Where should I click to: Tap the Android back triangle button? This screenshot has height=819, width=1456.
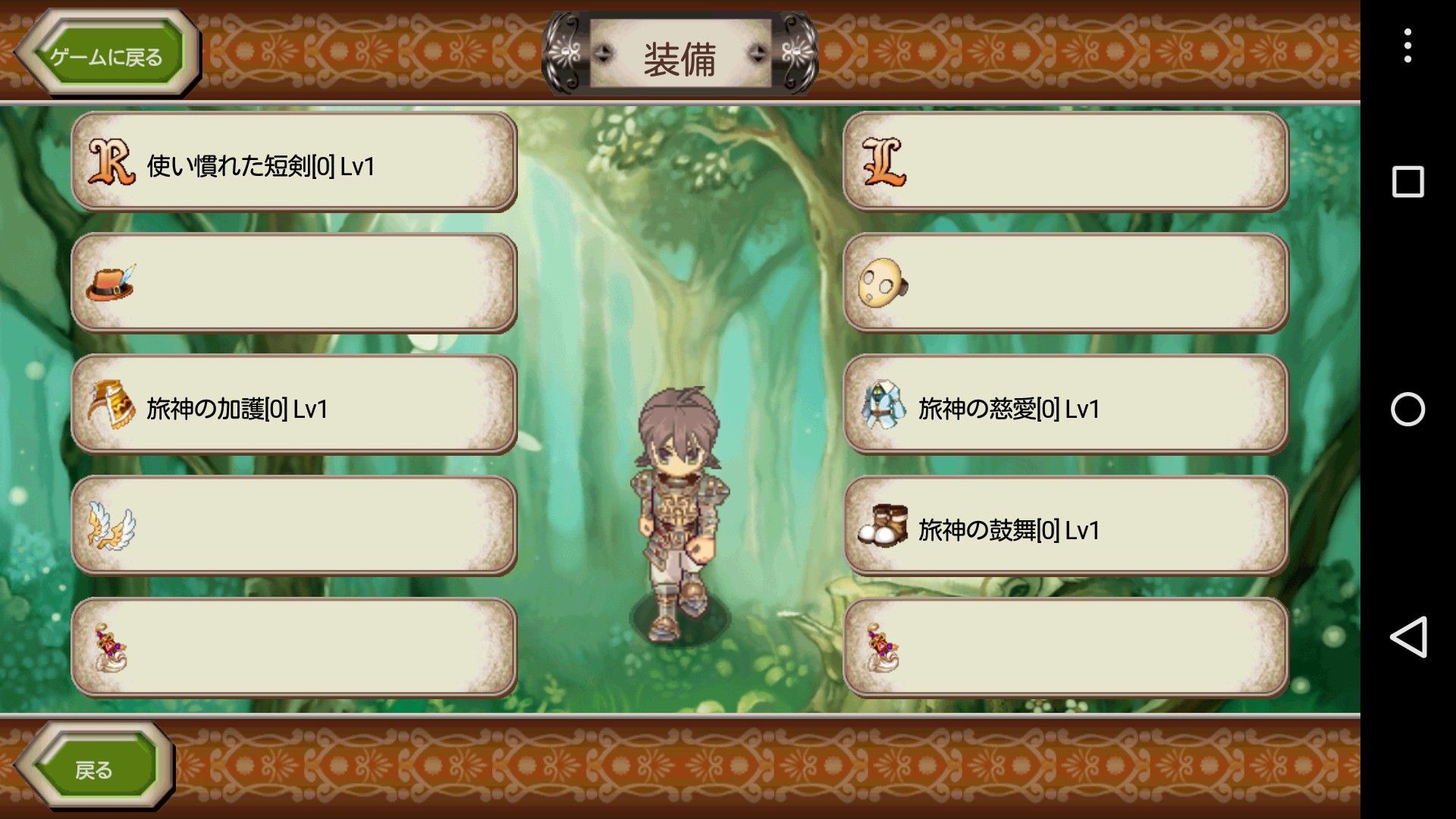[1407, 637]
